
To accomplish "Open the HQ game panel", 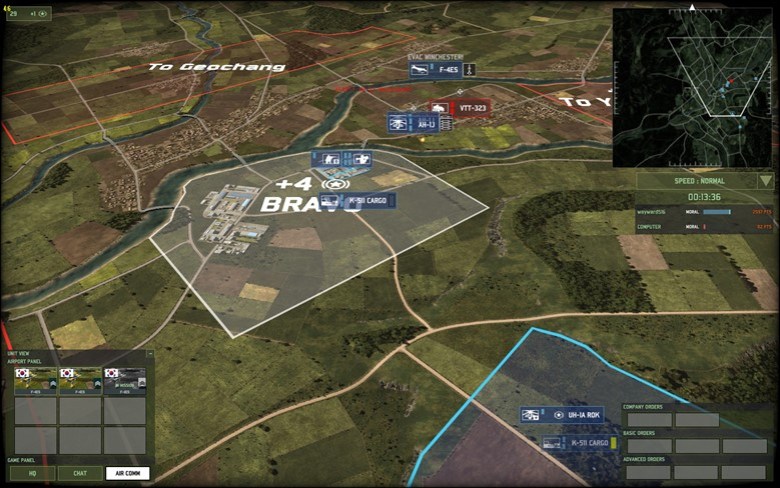I will pyautogui.click(x=32, y=473).
